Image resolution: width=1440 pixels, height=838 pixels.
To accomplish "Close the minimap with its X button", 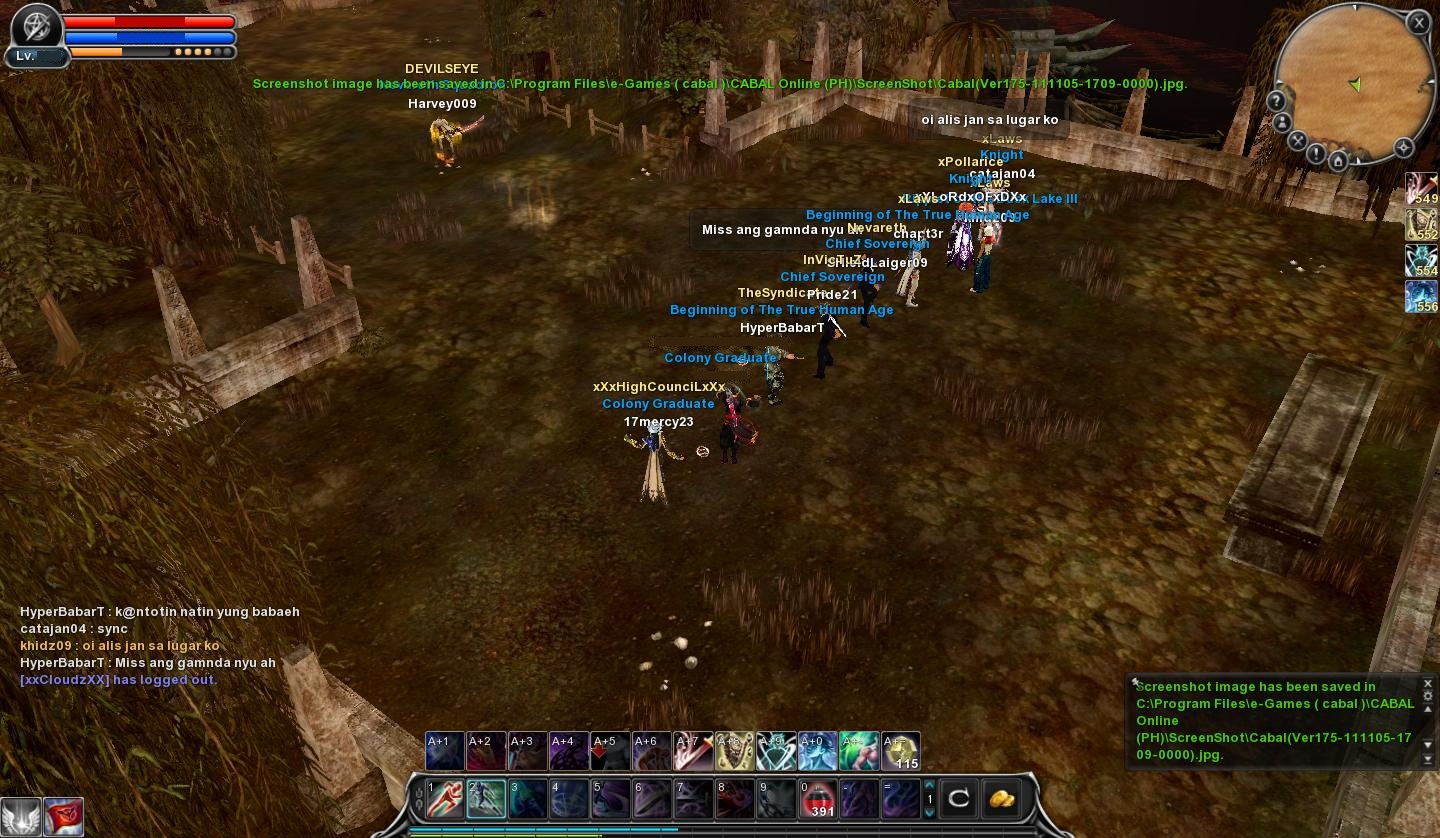I will pyautogui.click(x=1419, y=23).
